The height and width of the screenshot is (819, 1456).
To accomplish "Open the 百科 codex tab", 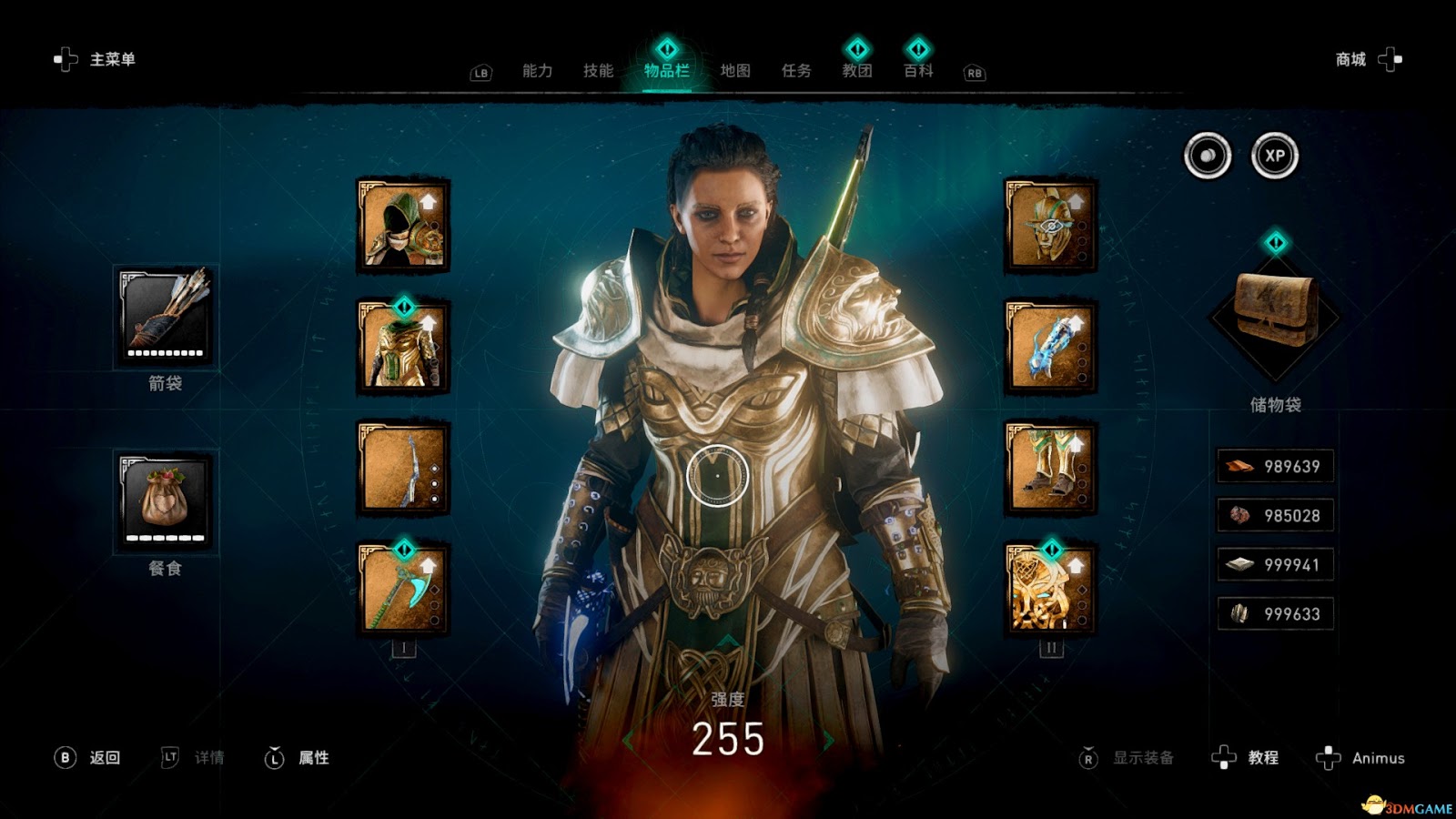I will click(918, 71).
